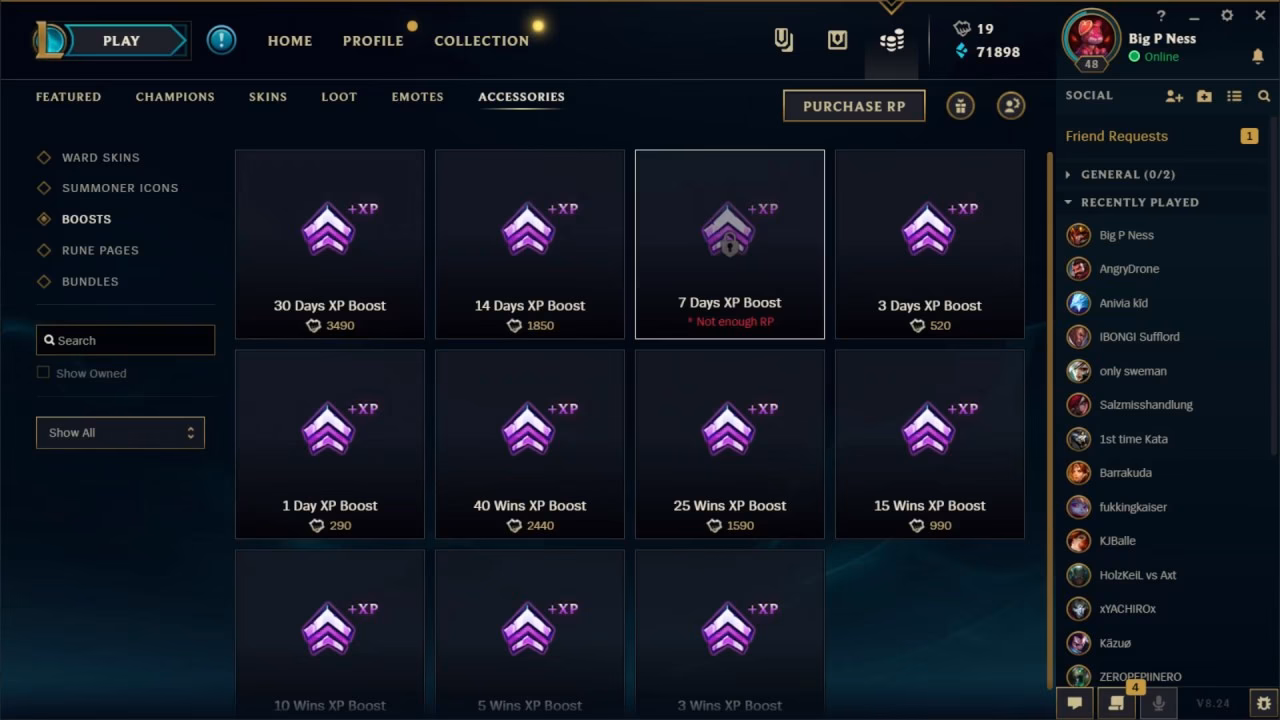This screenshot has width=1280, height=720.
Task: Select the RP coins store icon
Action: coord(890,40)
